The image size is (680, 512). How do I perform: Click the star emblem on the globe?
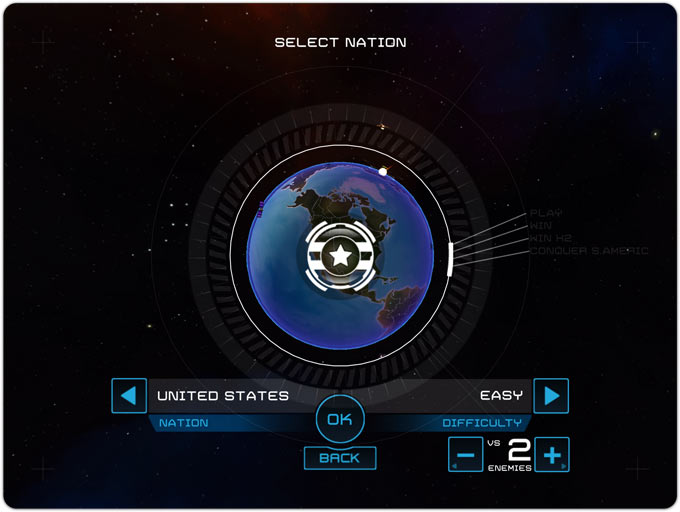point(340,256)
